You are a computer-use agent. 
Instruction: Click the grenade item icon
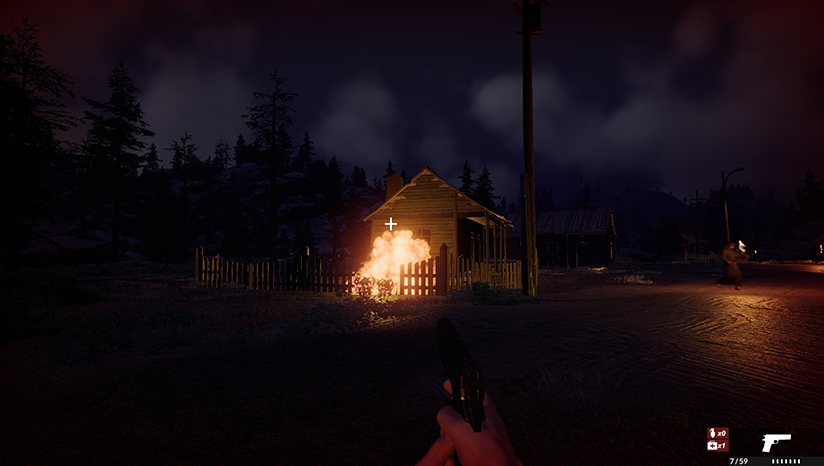pos(712,434)
